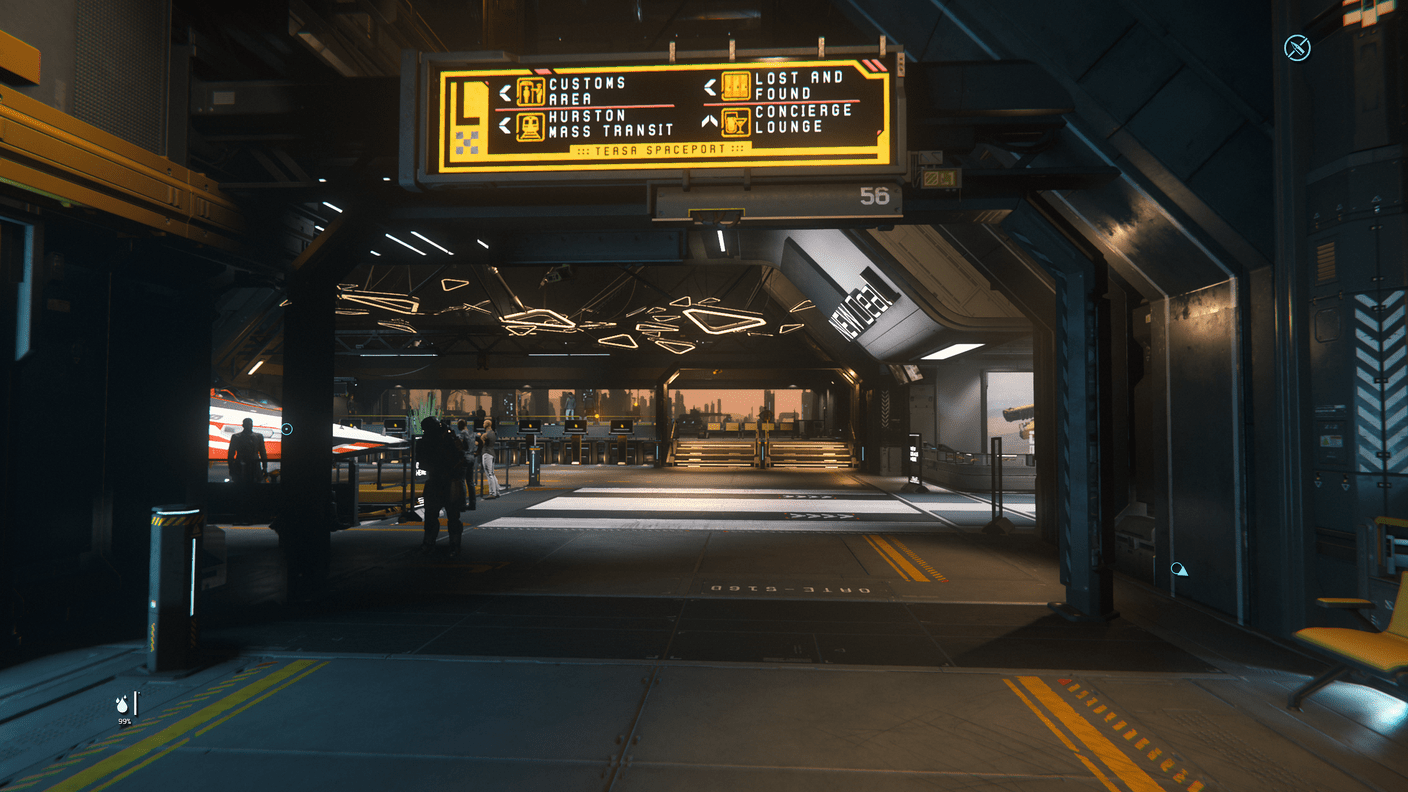
Task: Click the blue teardrop waypoint marker
Action: (x=1179, y=569)
